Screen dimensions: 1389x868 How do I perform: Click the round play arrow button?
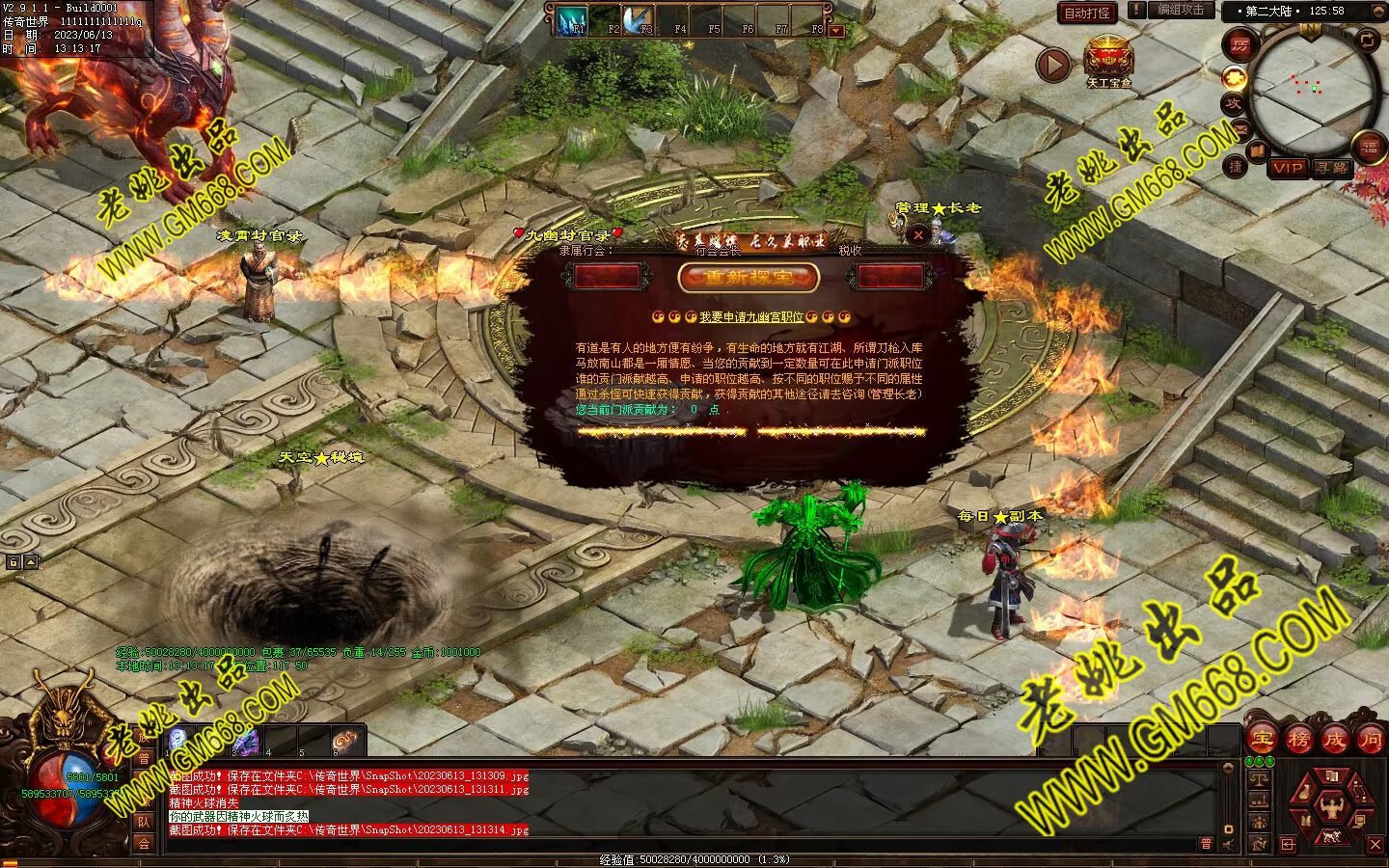coord(1053,65)
